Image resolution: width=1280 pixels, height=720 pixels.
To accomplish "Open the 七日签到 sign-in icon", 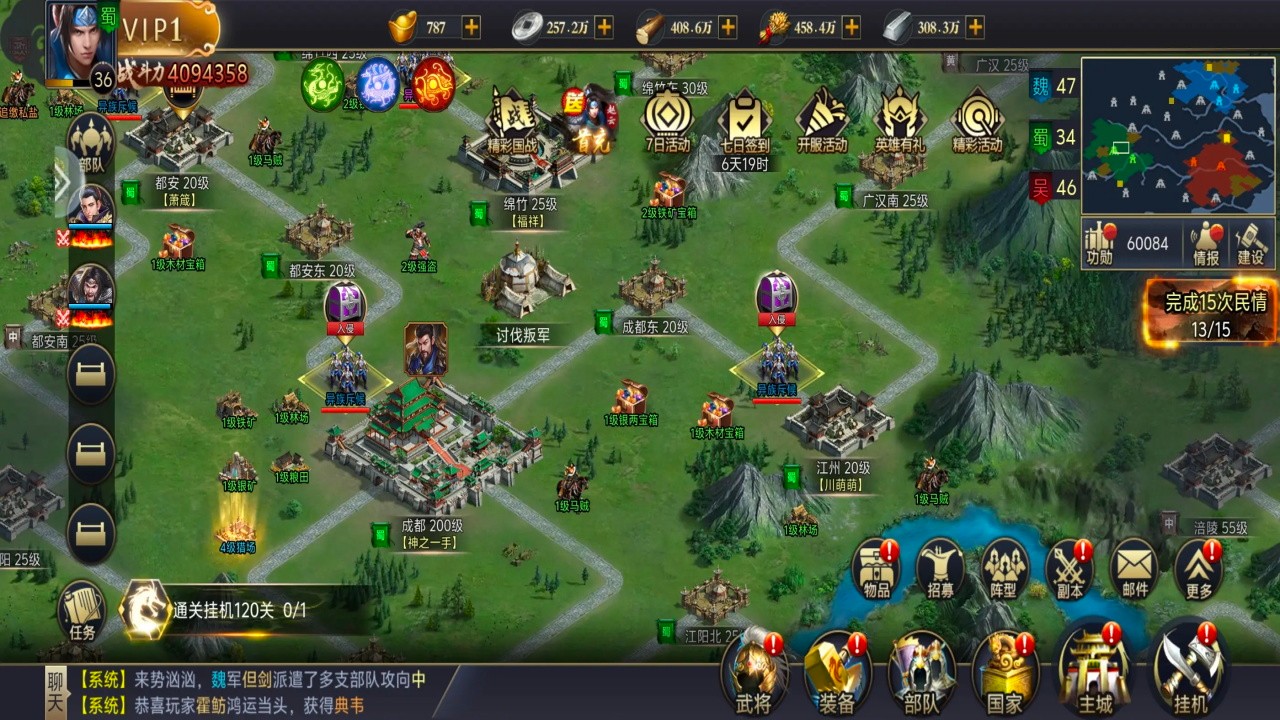I will pos(745,120).
